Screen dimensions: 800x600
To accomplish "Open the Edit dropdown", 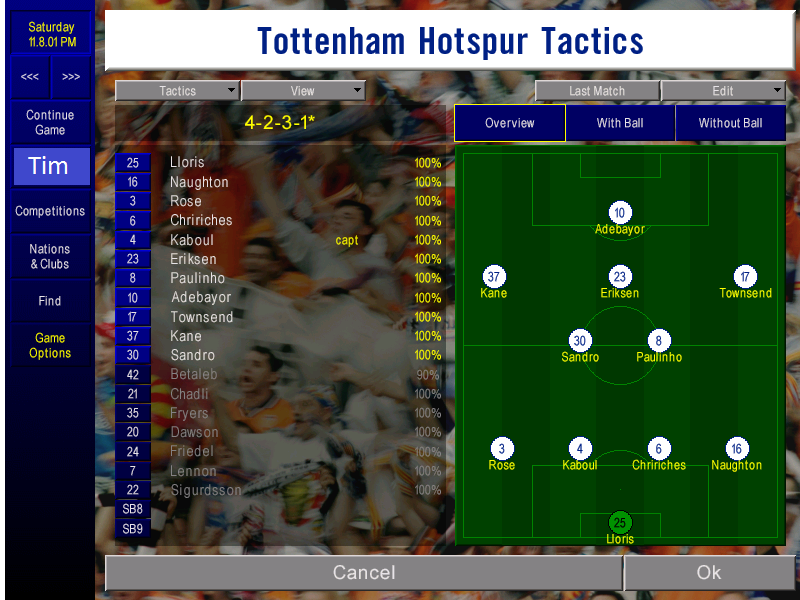I will tap(723, 91).
